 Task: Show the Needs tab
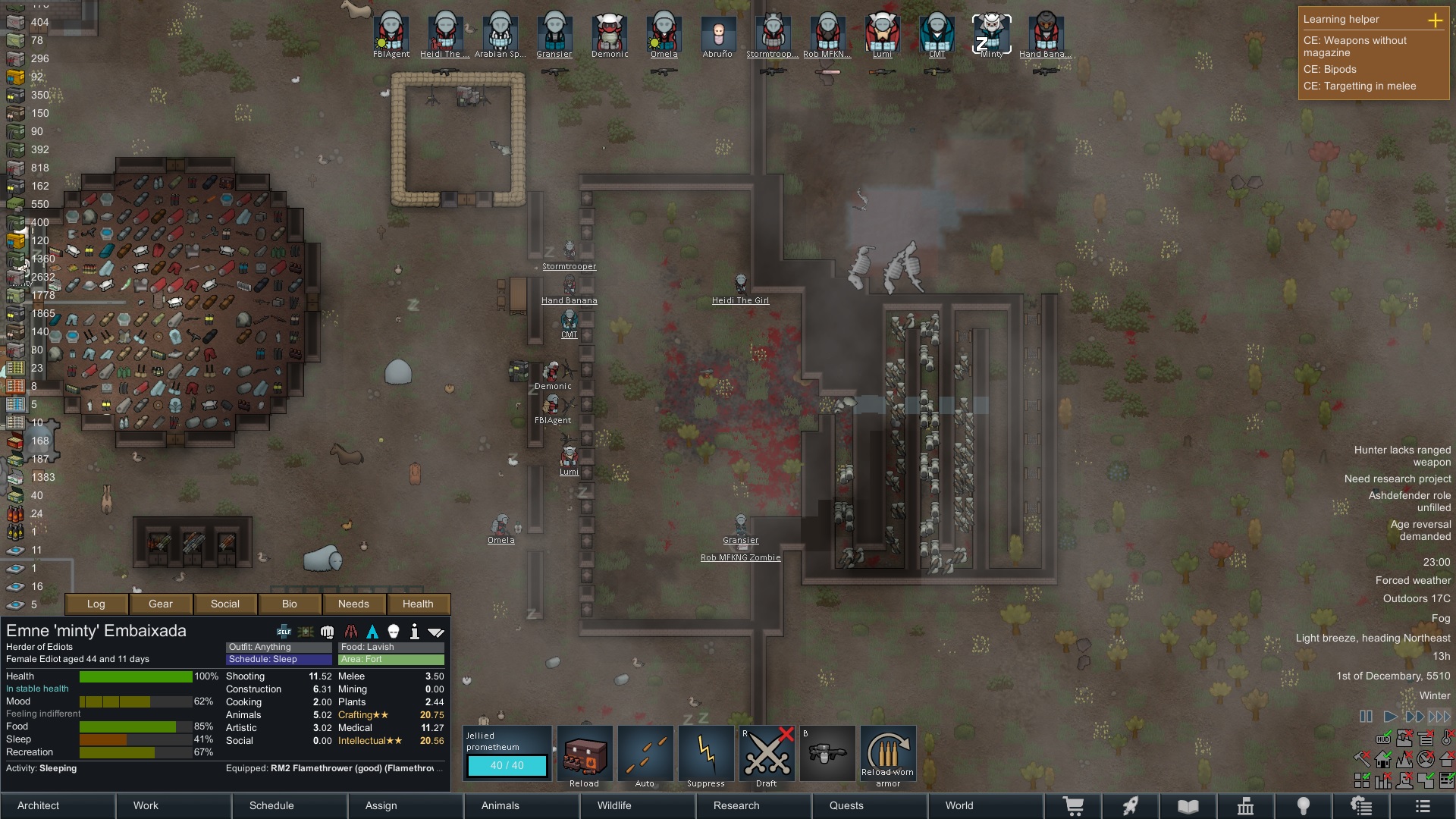353,604
